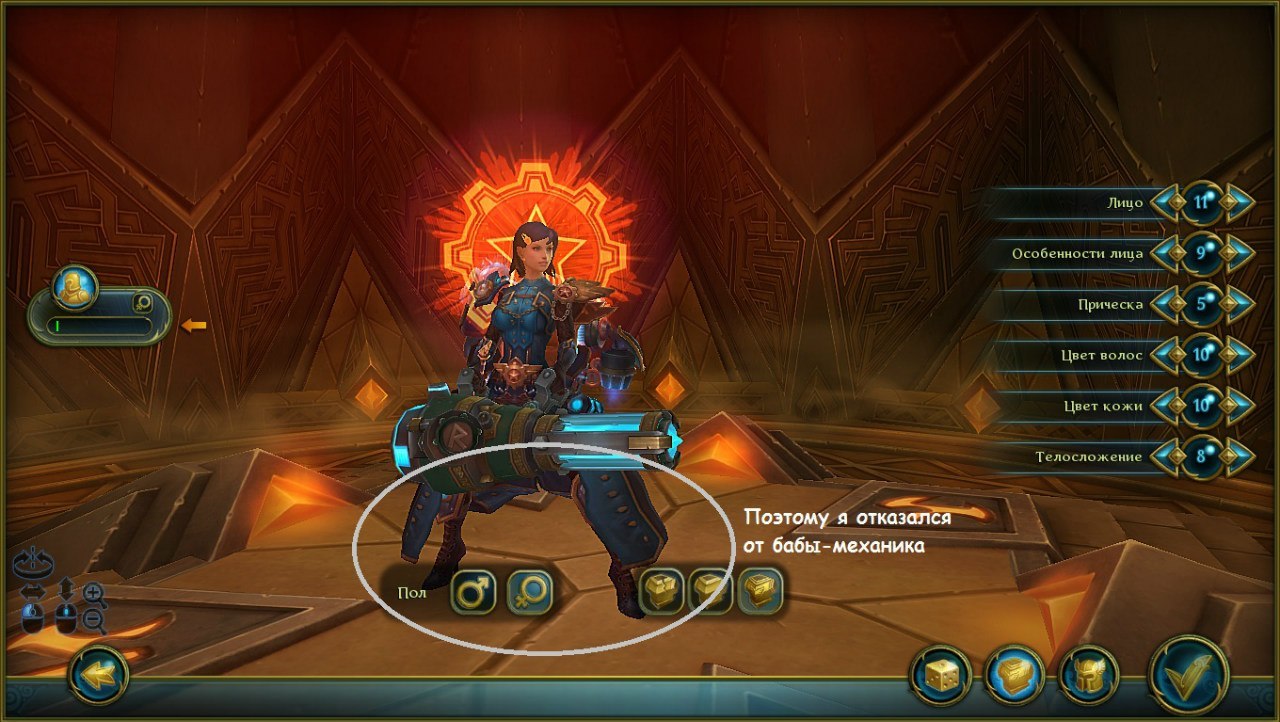Image resolution: width=1280 pixels, height=722 pixels.
Task: Choose the female gender button
Action: click(x=530, y=591)
